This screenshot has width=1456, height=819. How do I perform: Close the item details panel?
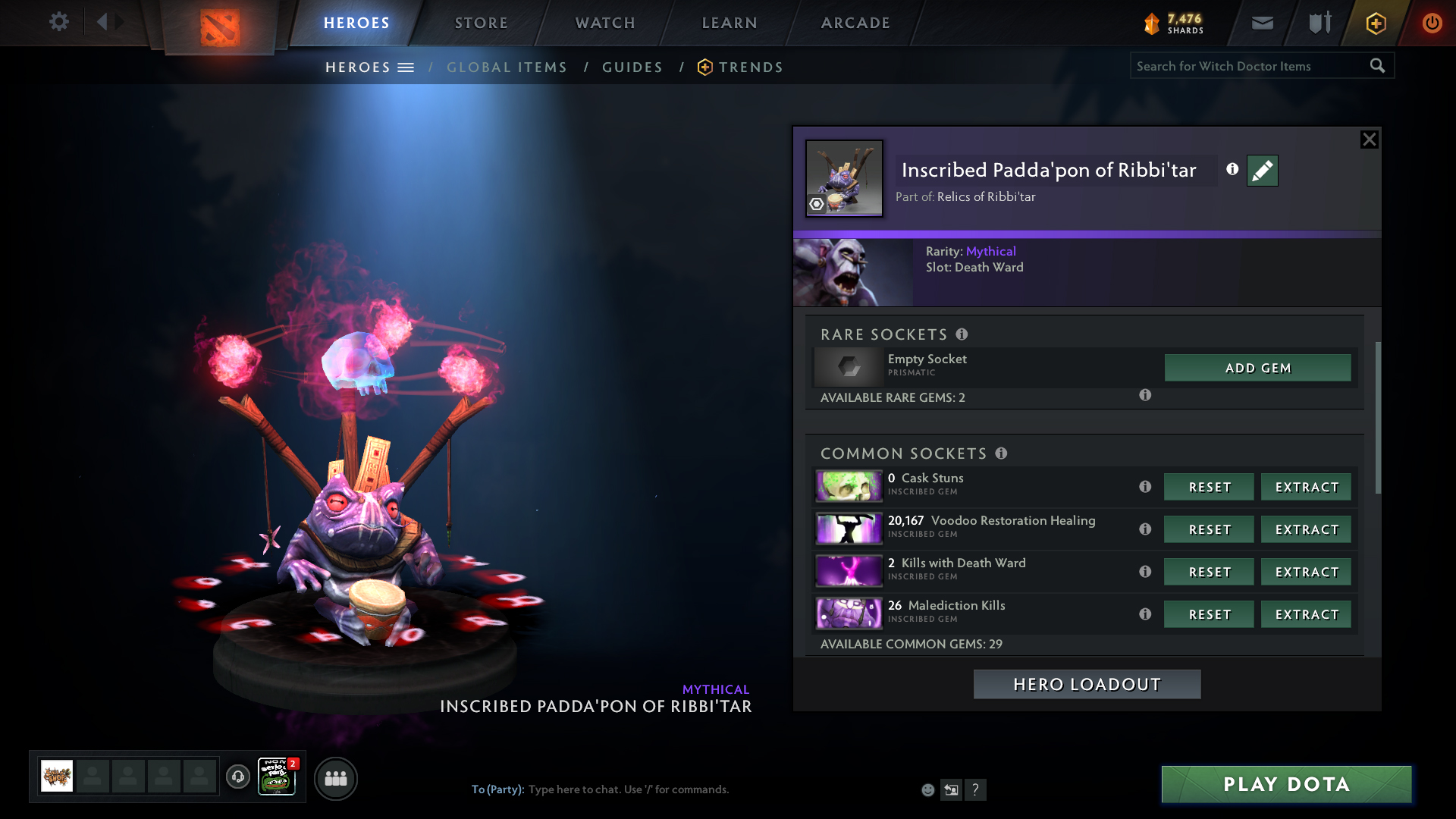click(x=1369, y=140)
